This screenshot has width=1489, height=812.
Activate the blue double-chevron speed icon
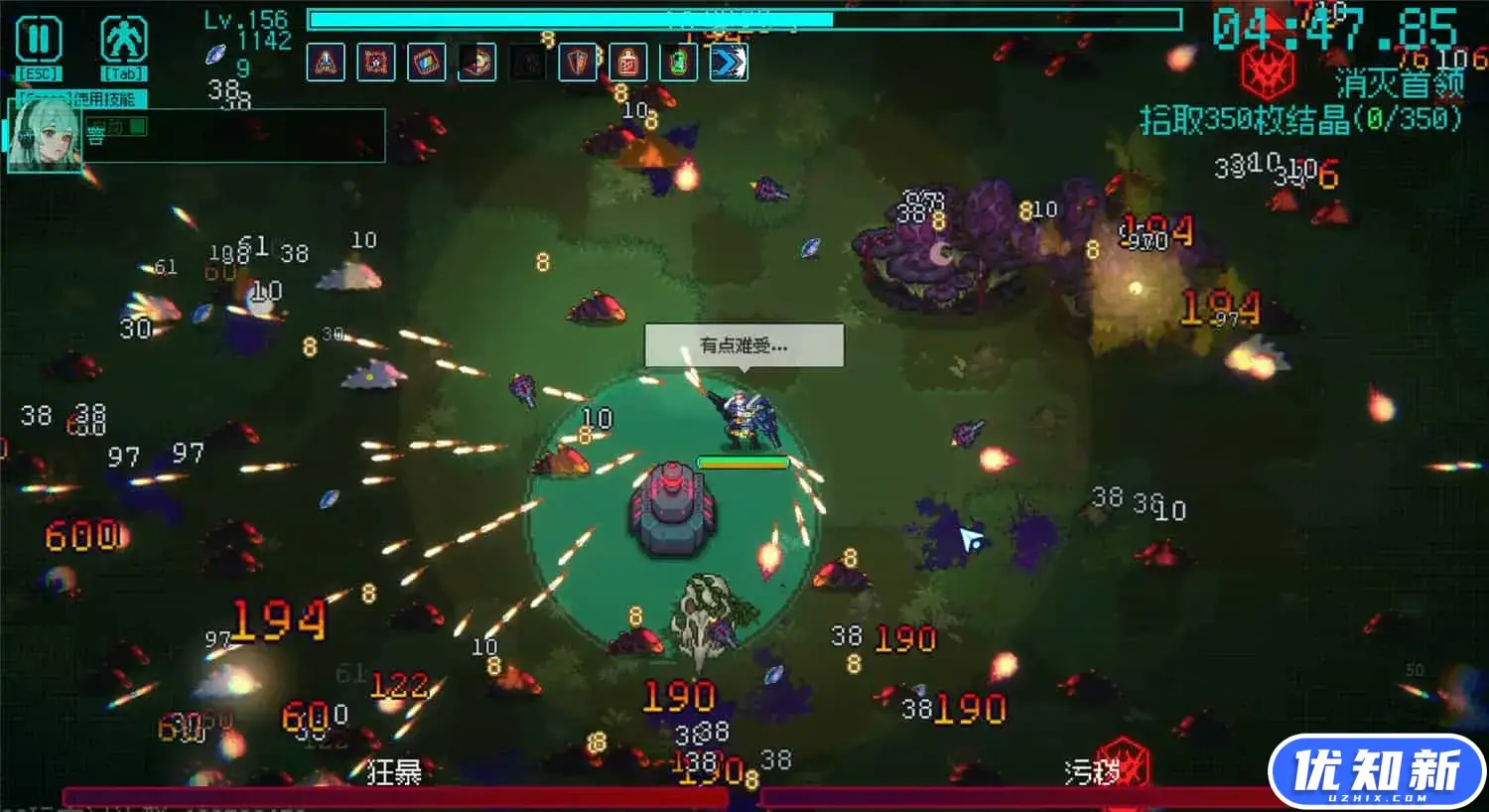(x=729, y=63)
